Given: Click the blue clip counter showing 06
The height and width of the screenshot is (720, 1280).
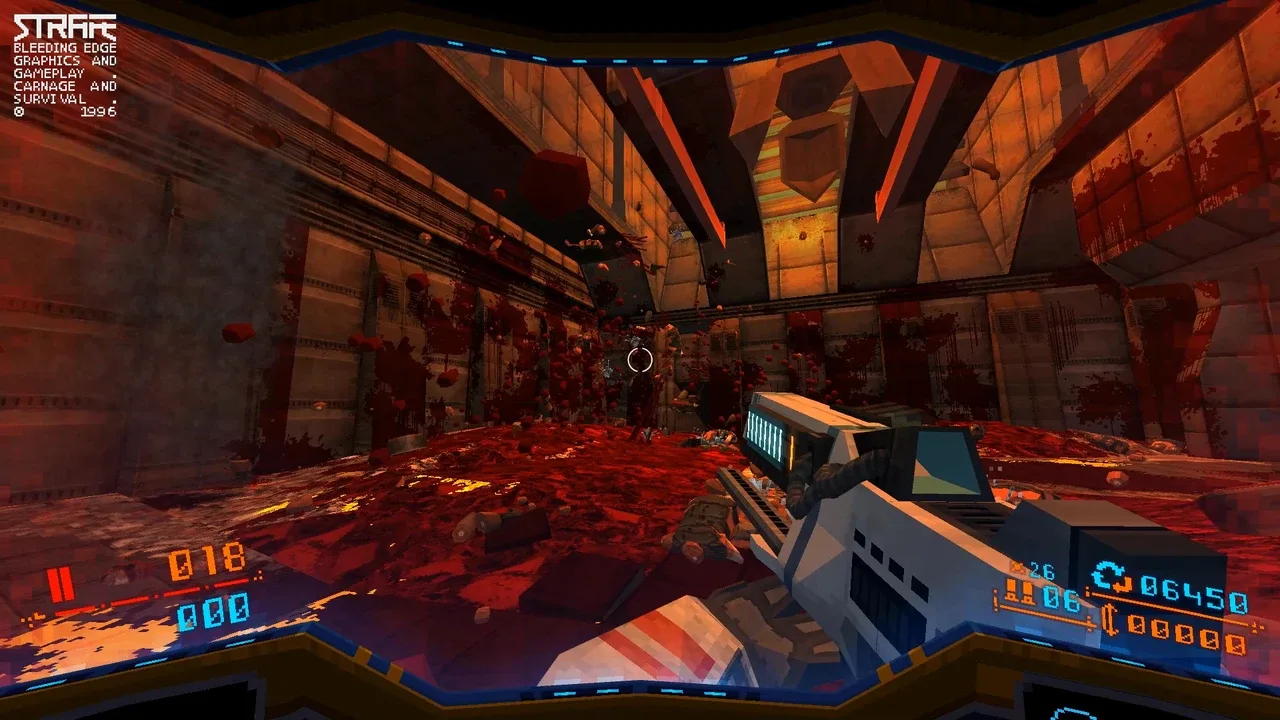Looking at the screenshot, I should pos(1061,599).
